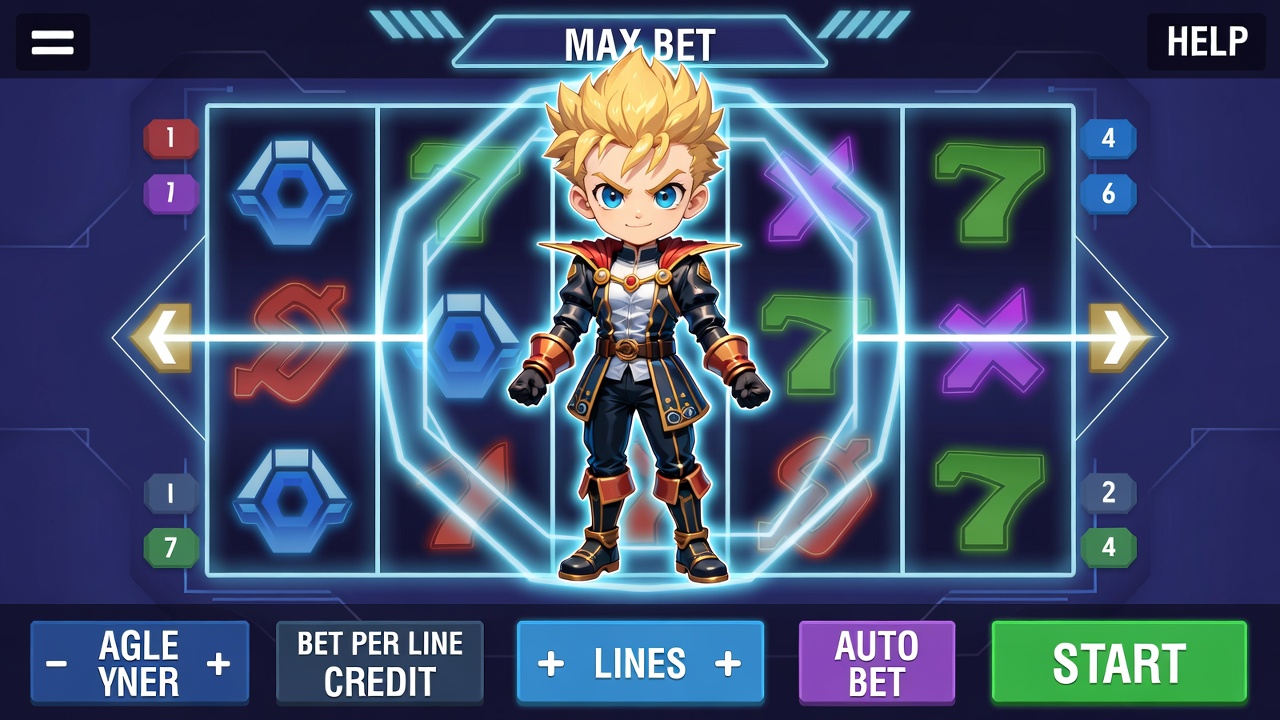Viewport: 1280px width, 720px height.
Task: Choose the blue payline marker 4
Action: tap(1108, 138)
